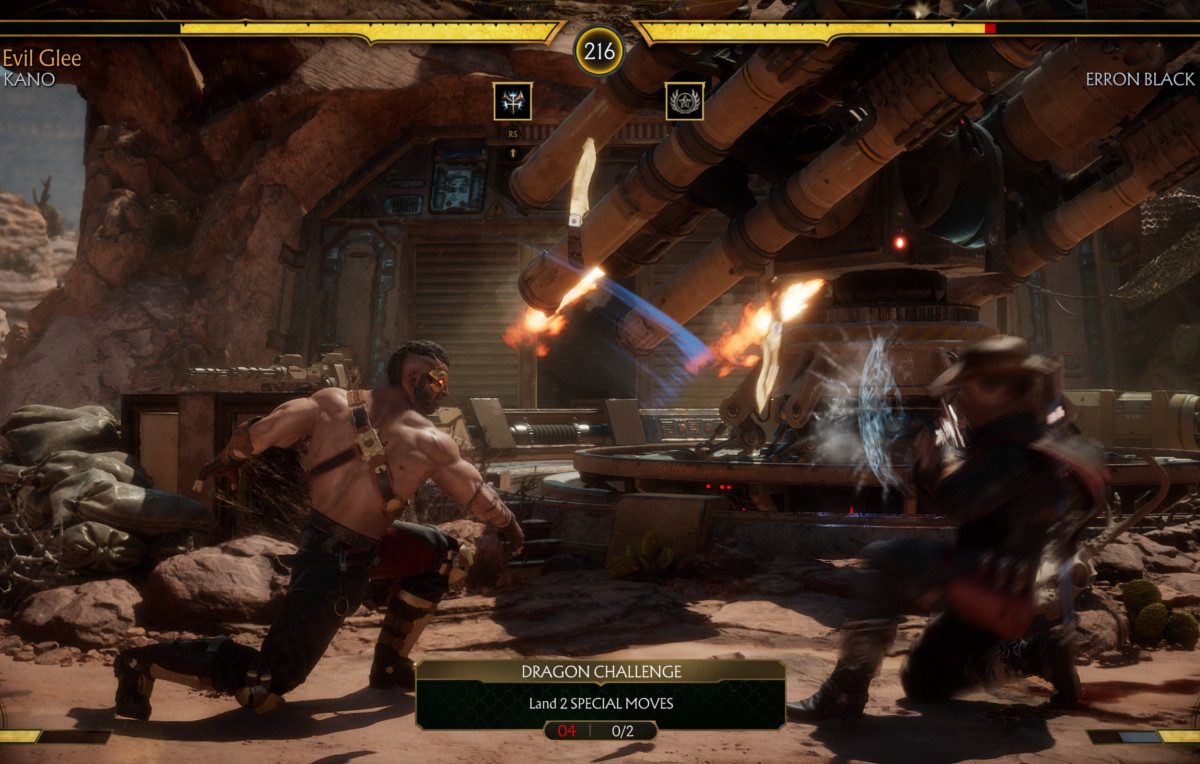This screenshot has height=764, width=1200.
Task: Activate the crossed-blades konsumable icon
Action: pos(512,101)
